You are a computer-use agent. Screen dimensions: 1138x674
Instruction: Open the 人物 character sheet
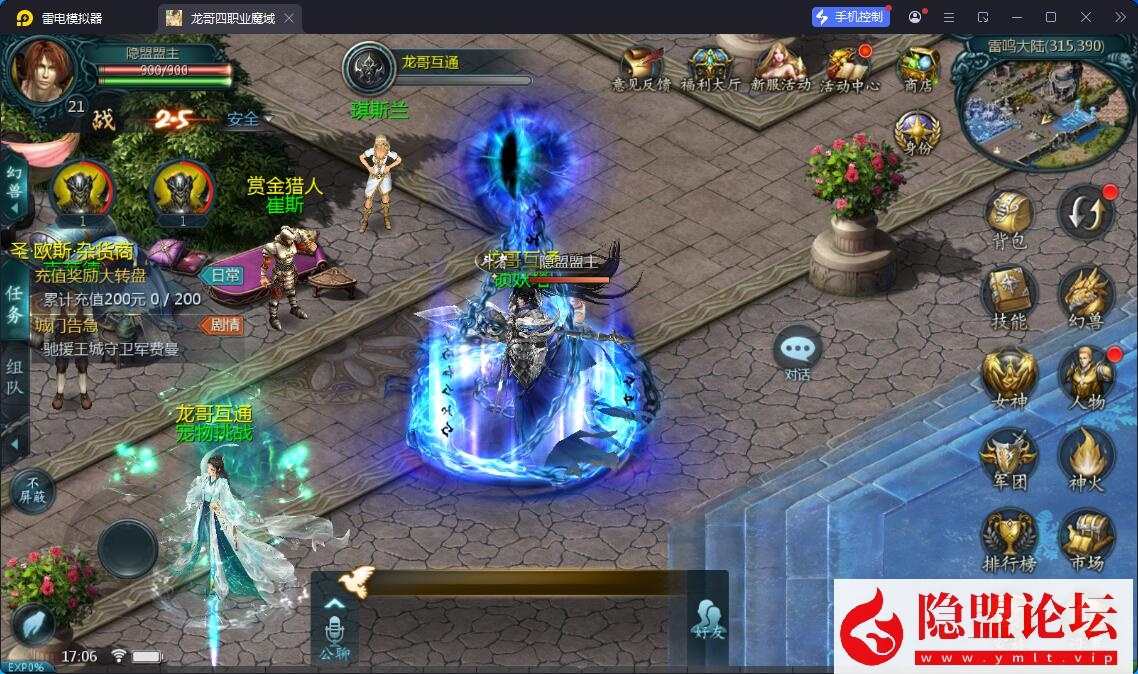(x=1086, y=376)
